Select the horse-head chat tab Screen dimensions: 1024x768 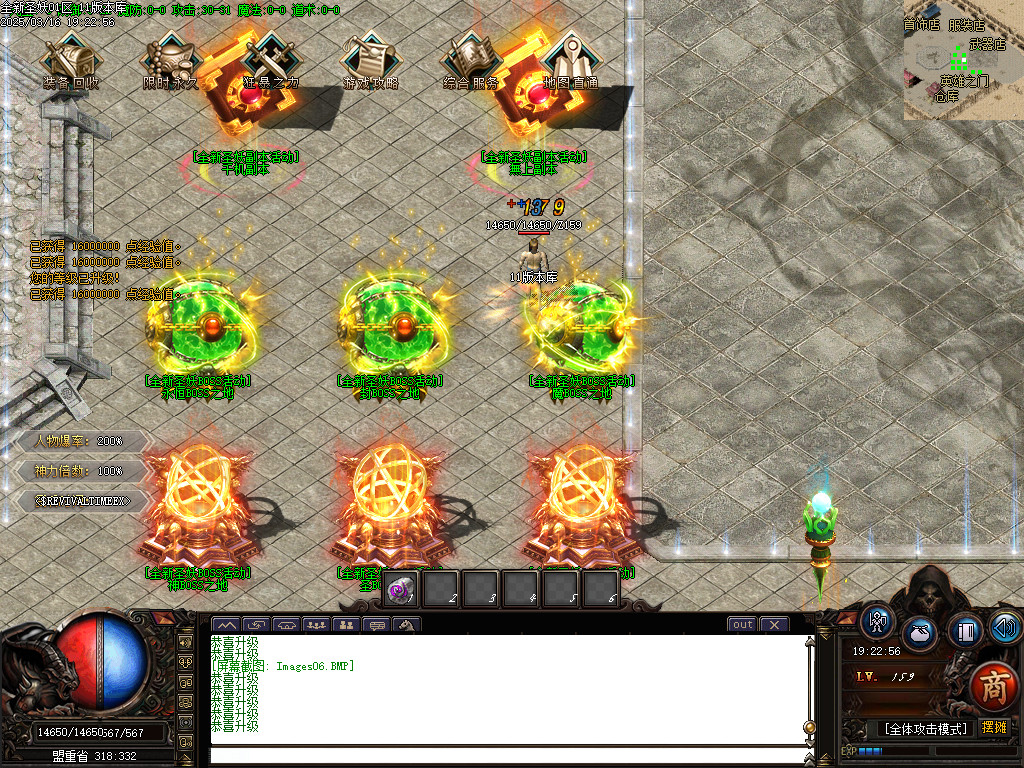pyautogui.click(x=407, y=626)
